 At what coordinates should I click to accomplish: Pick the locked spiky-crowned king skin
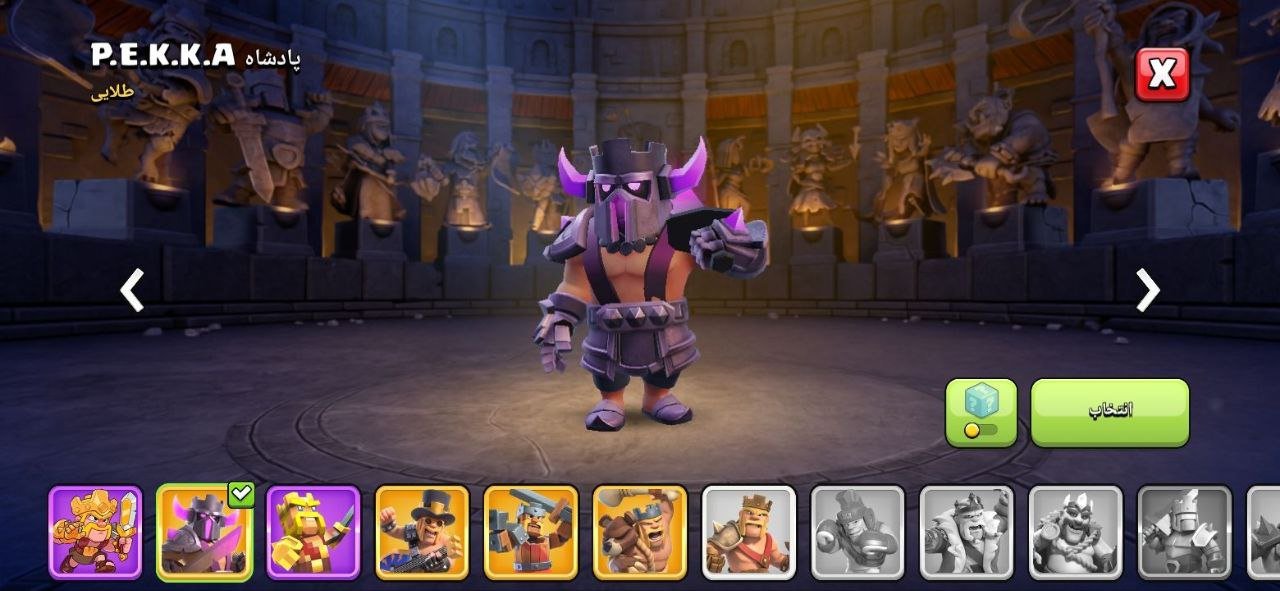[1076, 532]
